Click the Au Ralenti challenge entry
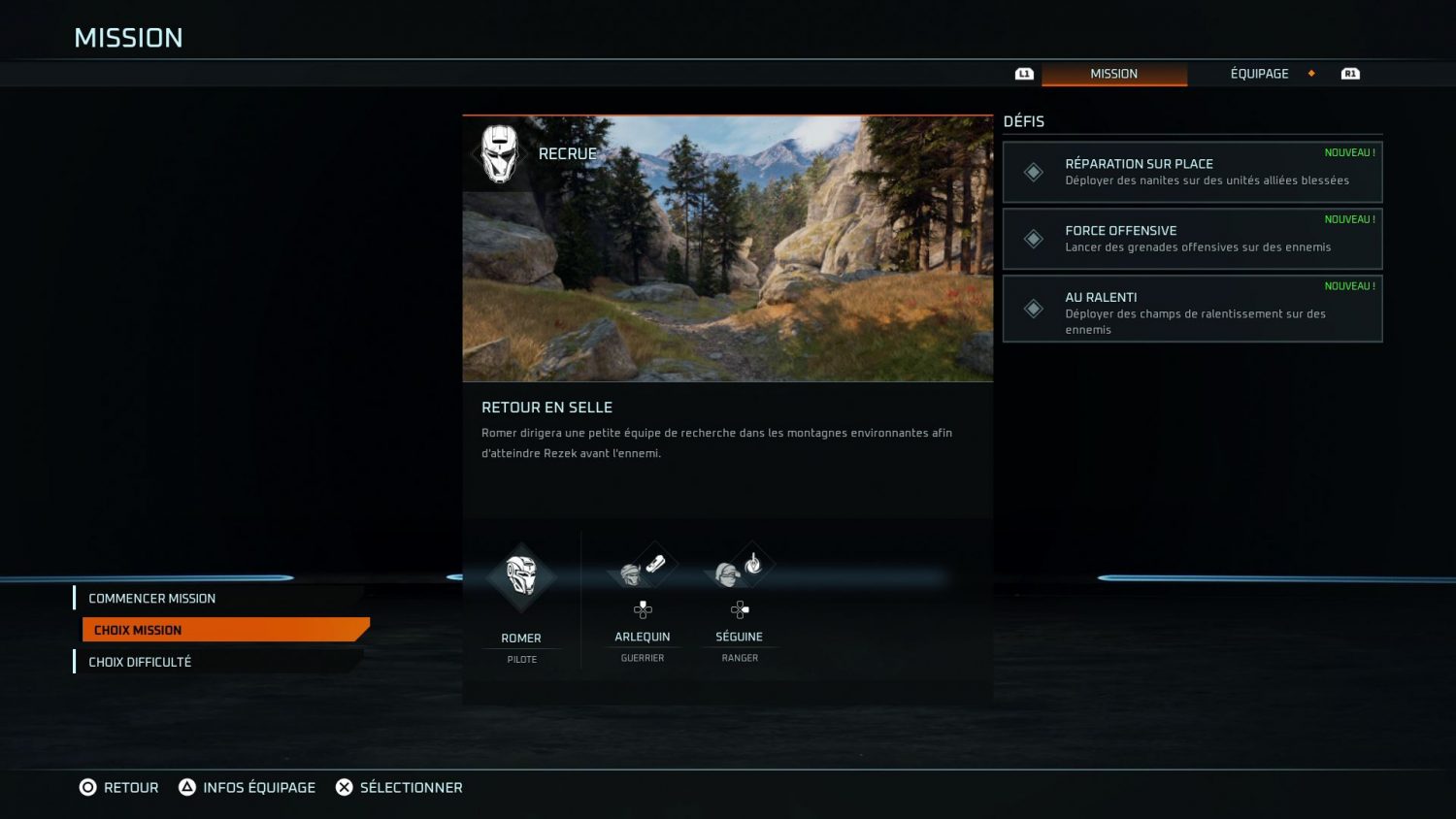This screenshot has width=1456, height=819. tap(1192, 309)
